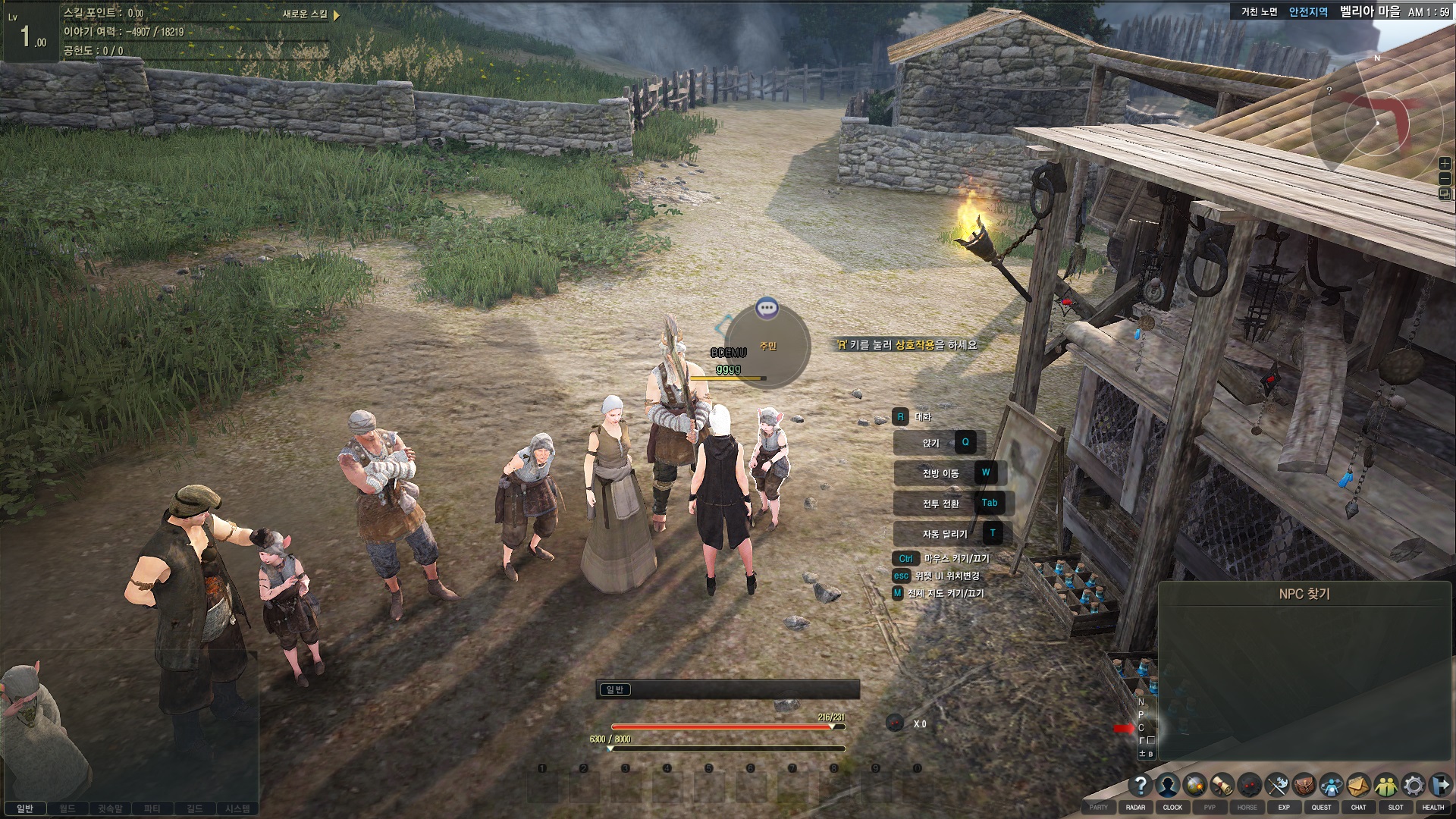
Task: Expand the 새로운 스킬 arrow
Action: (337, 14)
